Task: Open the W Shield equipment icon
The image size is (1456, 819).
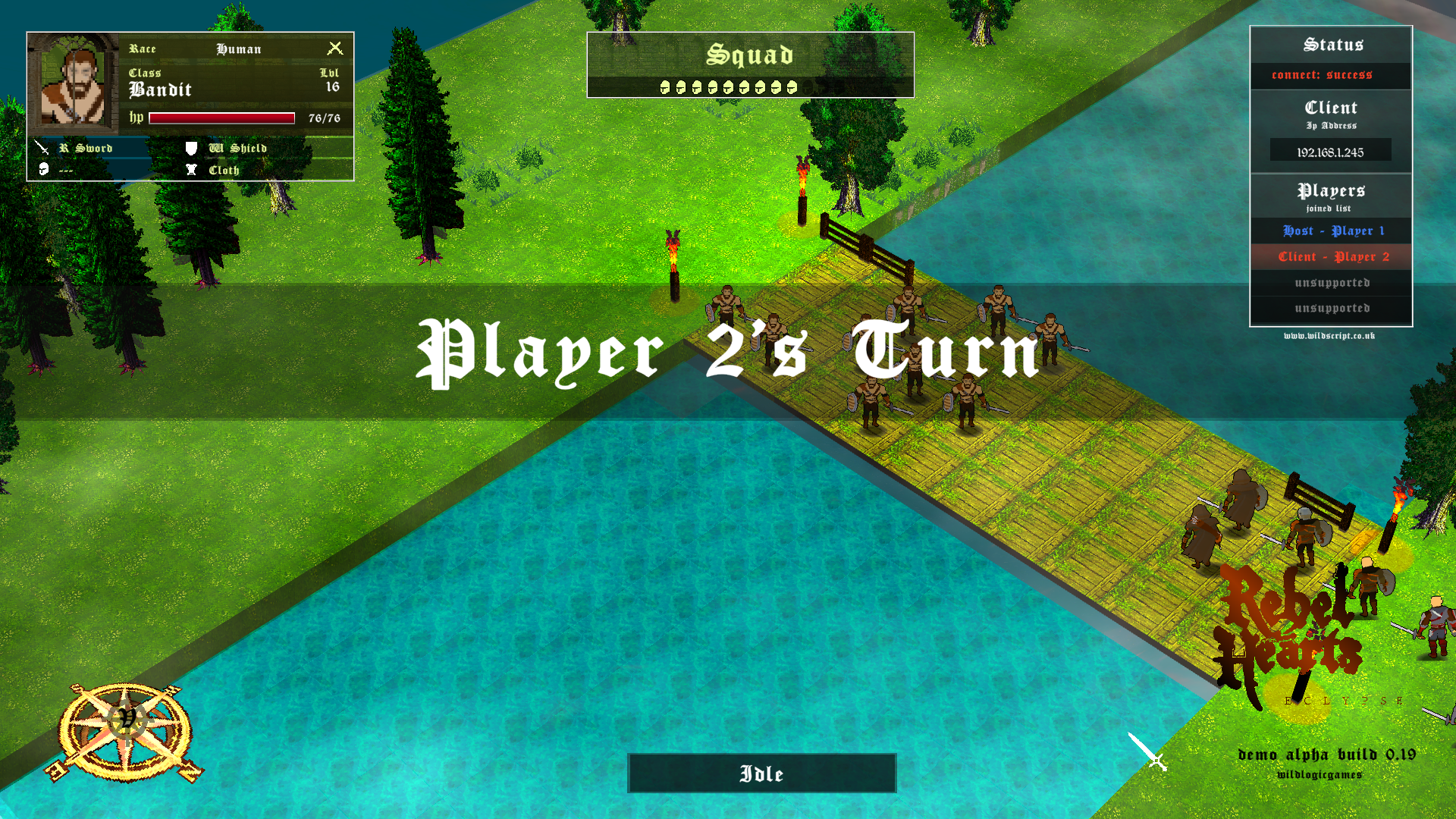Action: pos(190,147)
